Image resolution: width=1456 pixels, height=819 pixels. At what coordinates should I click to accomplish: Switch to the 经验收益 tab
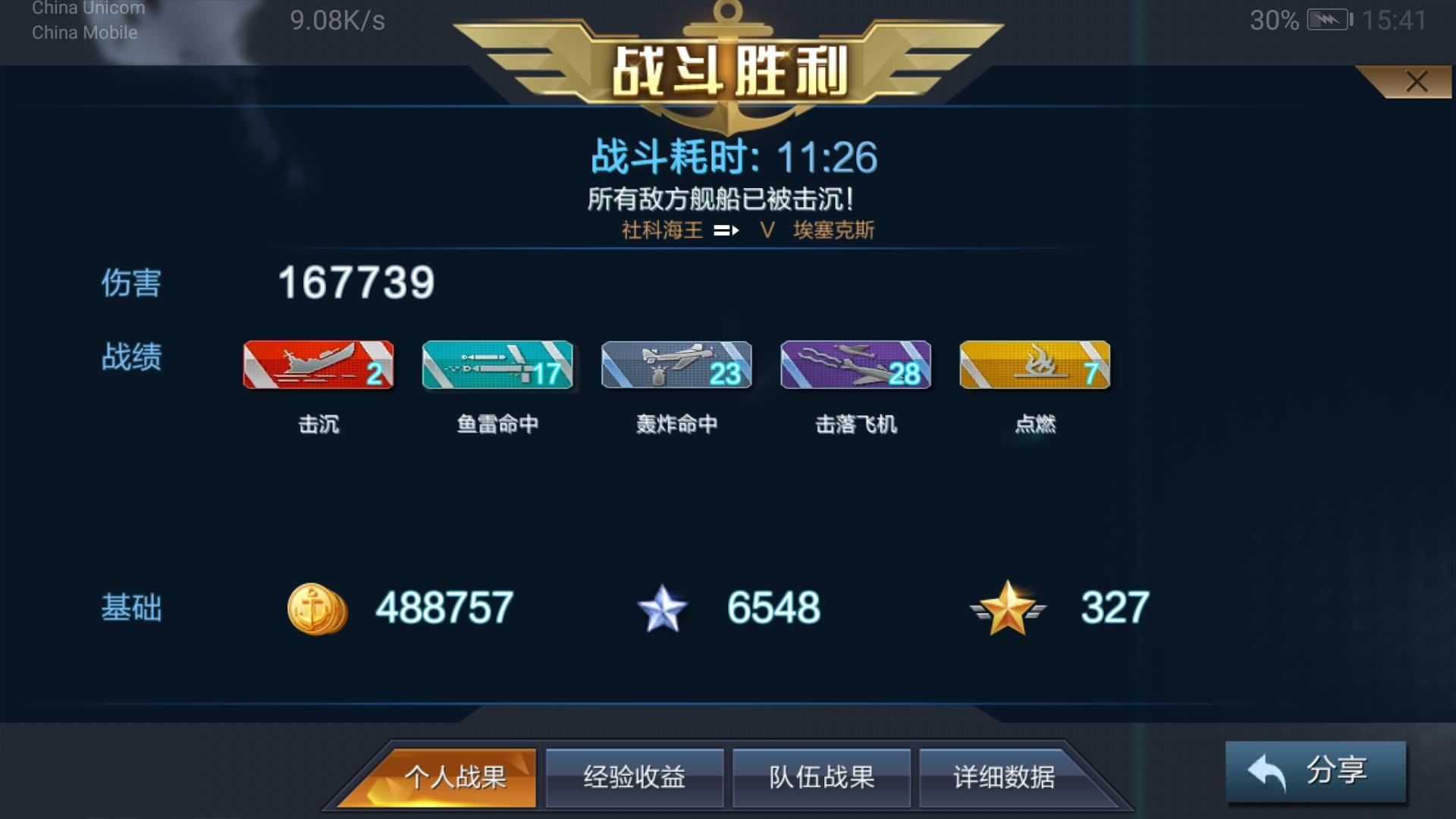click(x=635, y=777)
